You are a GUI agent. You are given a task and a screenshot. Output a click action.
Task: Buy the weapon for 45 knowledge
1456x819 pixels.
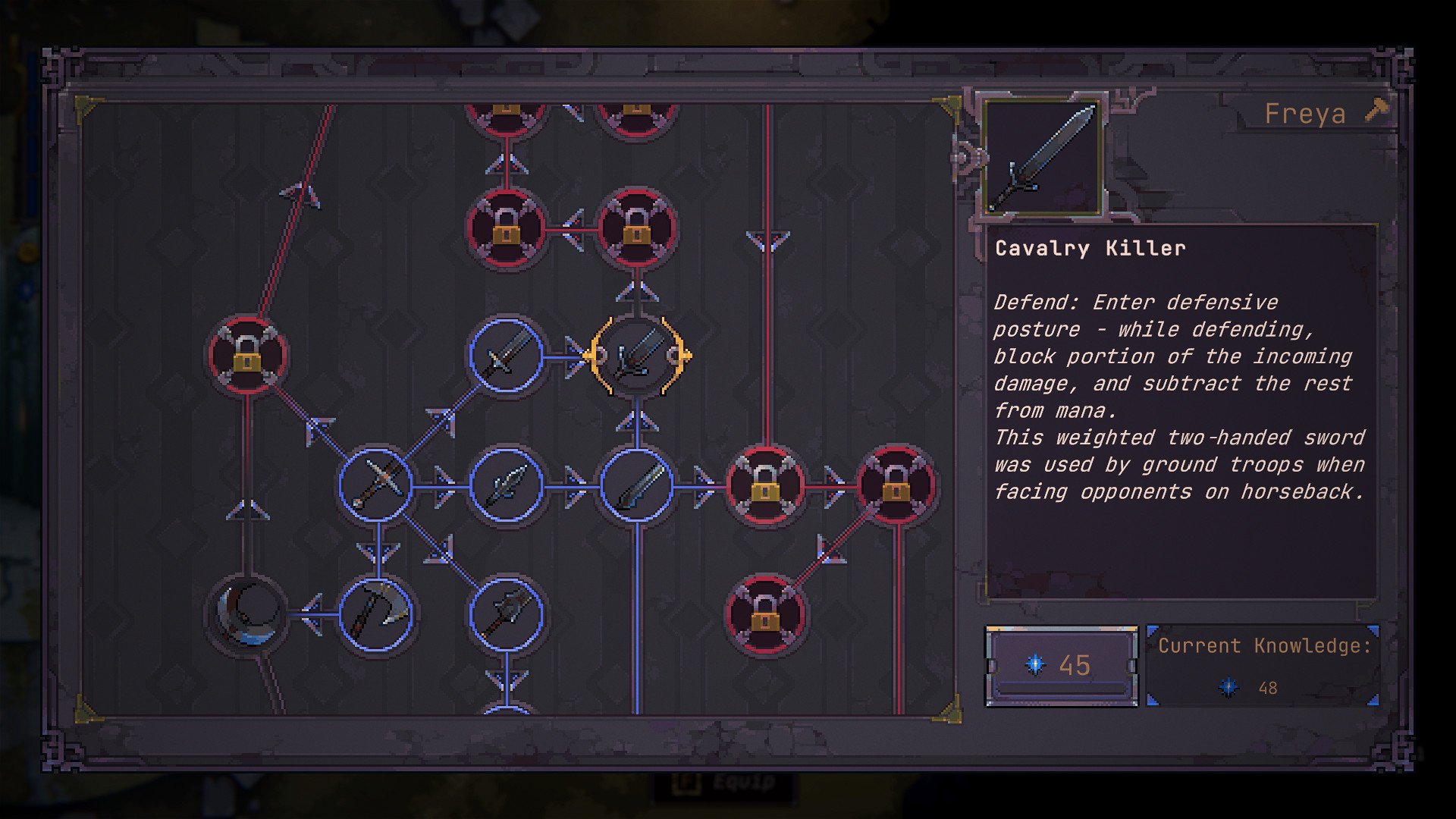(x=1061, y=665)
